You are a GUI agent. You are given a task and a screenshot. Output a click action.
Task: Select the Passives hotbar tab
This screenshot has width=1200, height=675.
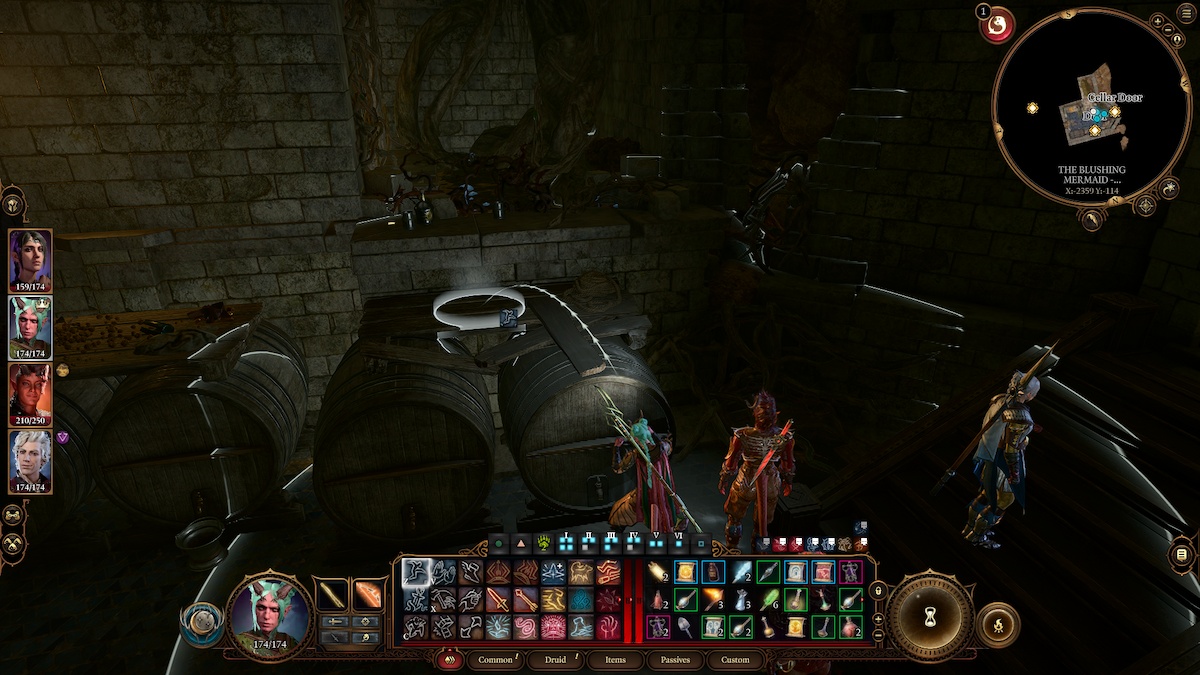tap(676, 660)
